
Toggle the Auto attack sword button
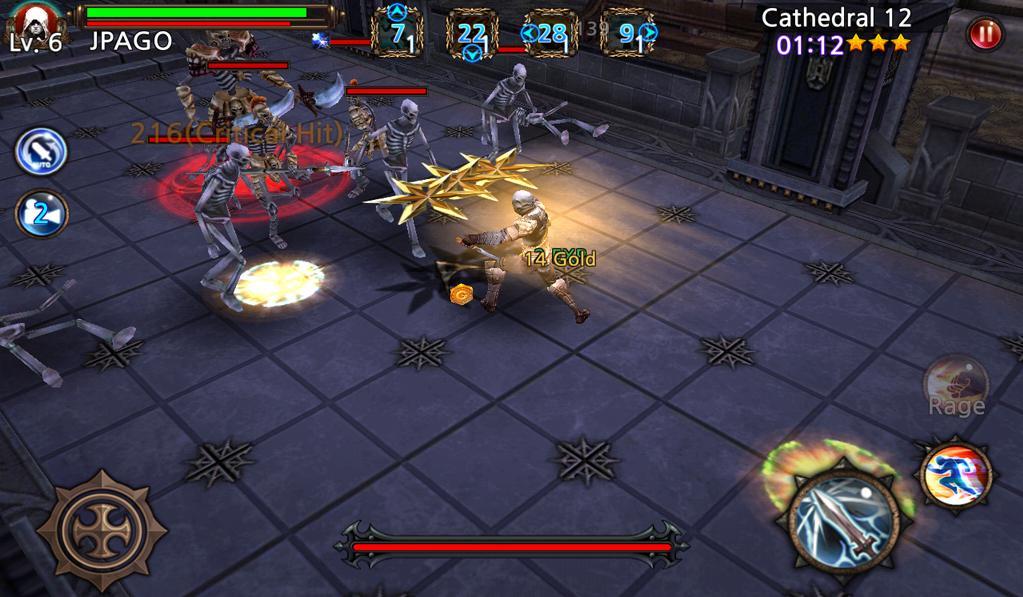(x=41, y=152)
